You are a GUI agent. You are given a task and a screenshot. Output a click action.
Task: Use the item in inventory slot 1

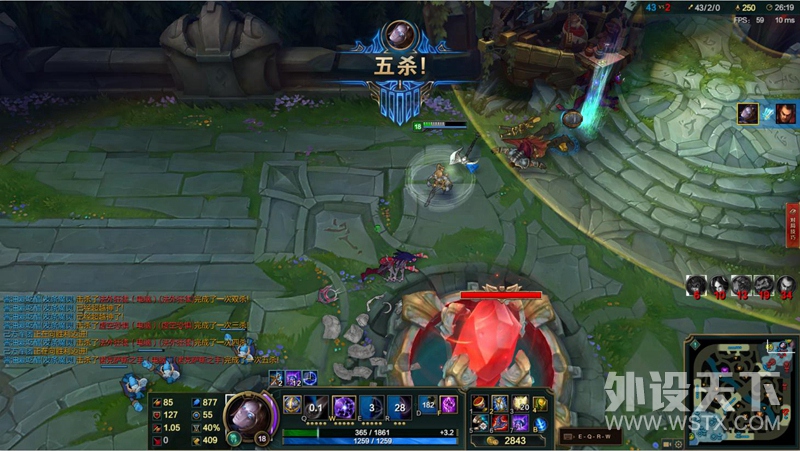[x=480, y=403]
